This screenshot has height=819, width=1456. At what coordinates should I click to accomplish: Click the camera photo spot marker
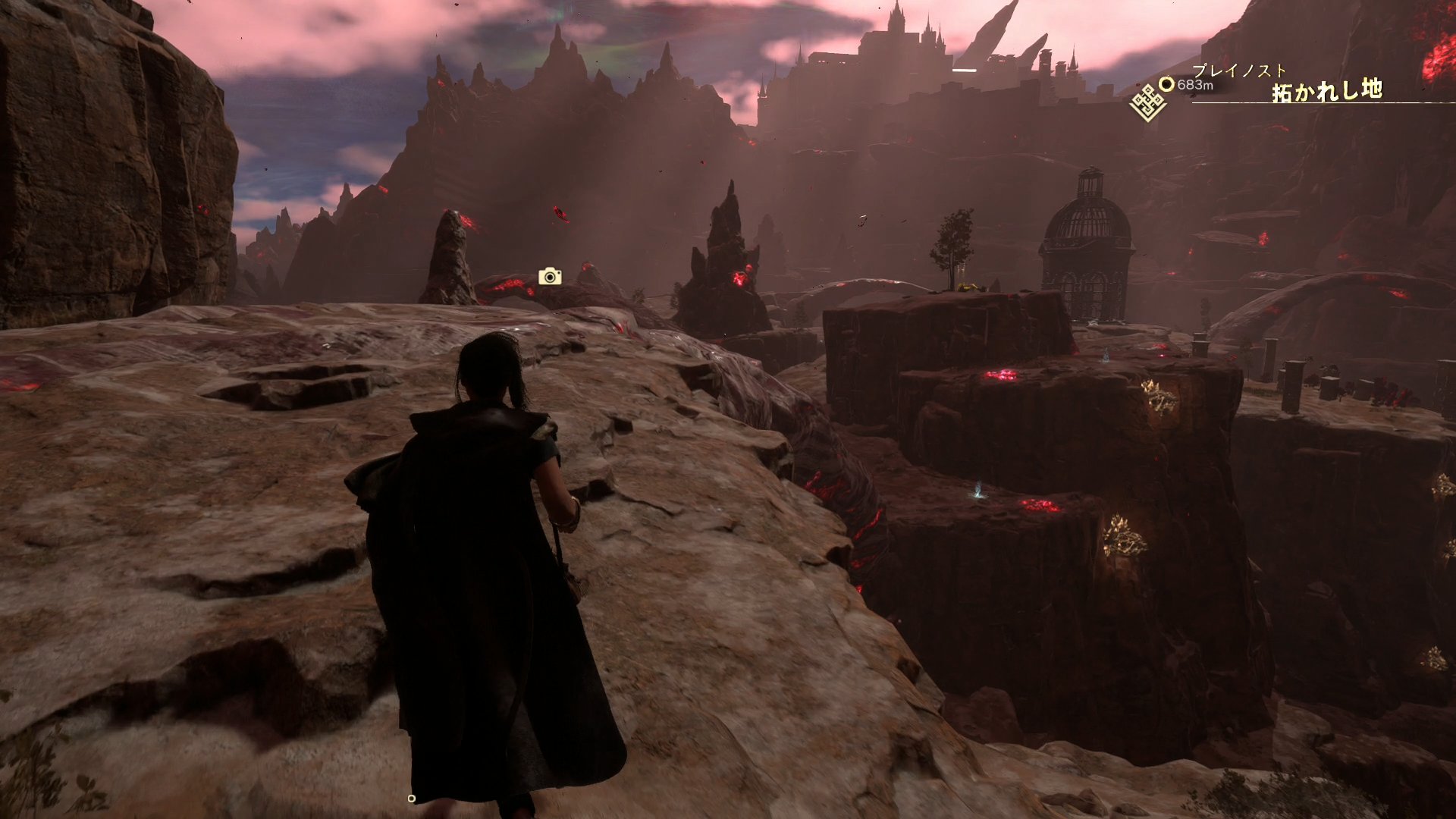(550, 277)
